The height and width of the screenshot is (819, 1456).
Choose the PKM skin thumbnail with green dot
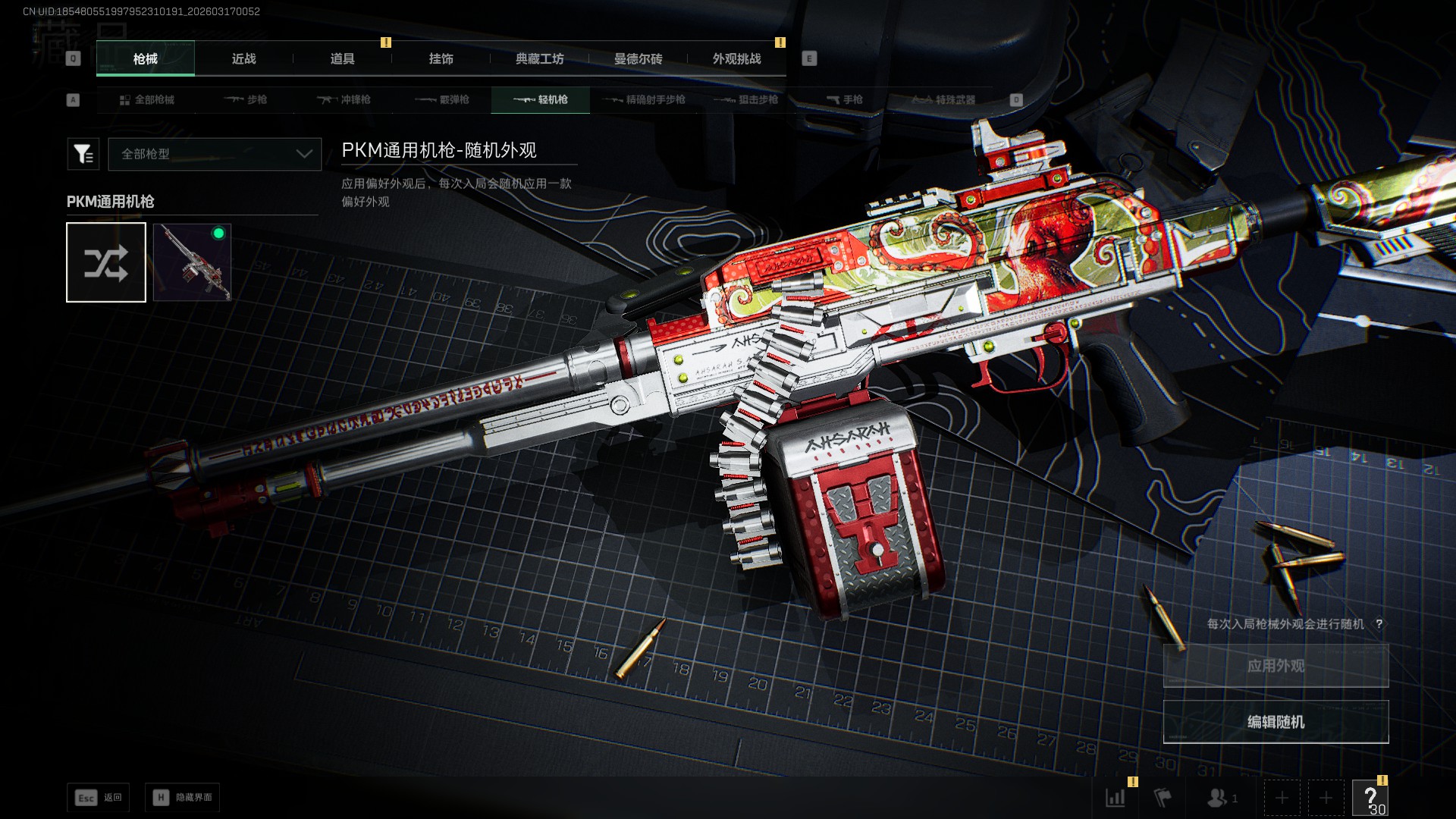pyautogui.click(x=192, y=262)
